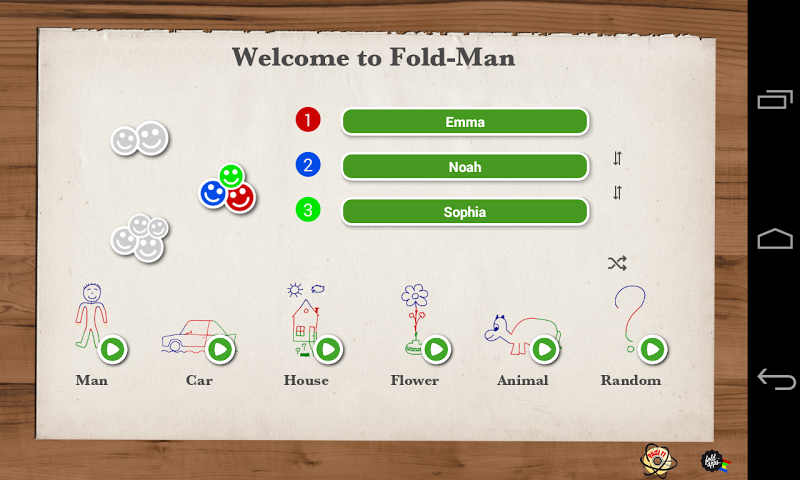Edit the Sophia player name field
The height and width of the screenshot is (480, 800).
click(465, 212)
